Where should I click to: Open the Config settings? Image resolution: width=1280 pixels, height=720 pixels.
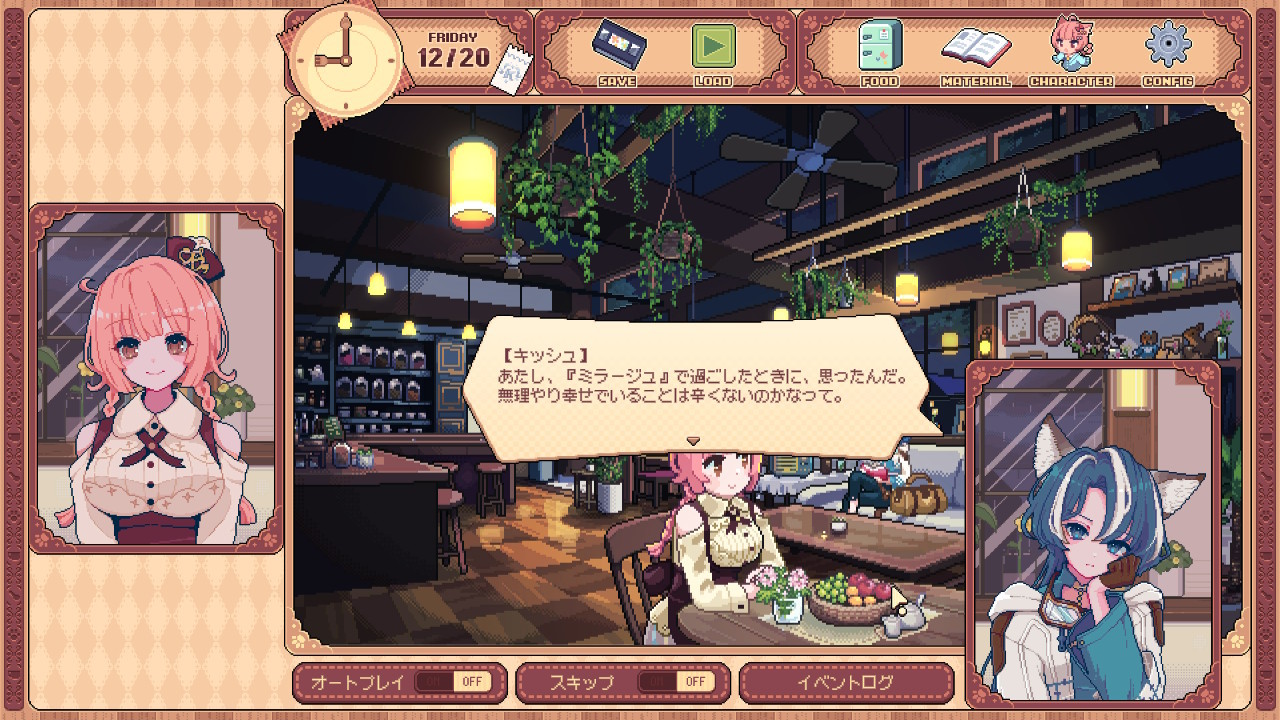coord(1167,50)
